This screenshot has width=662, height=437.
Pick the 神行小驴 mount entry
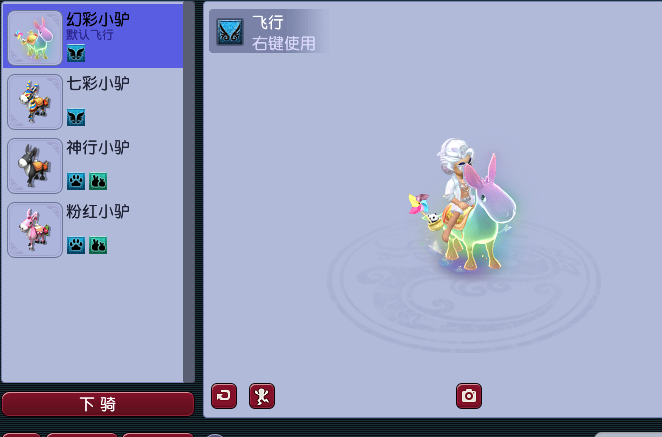[x=95, y=165]
